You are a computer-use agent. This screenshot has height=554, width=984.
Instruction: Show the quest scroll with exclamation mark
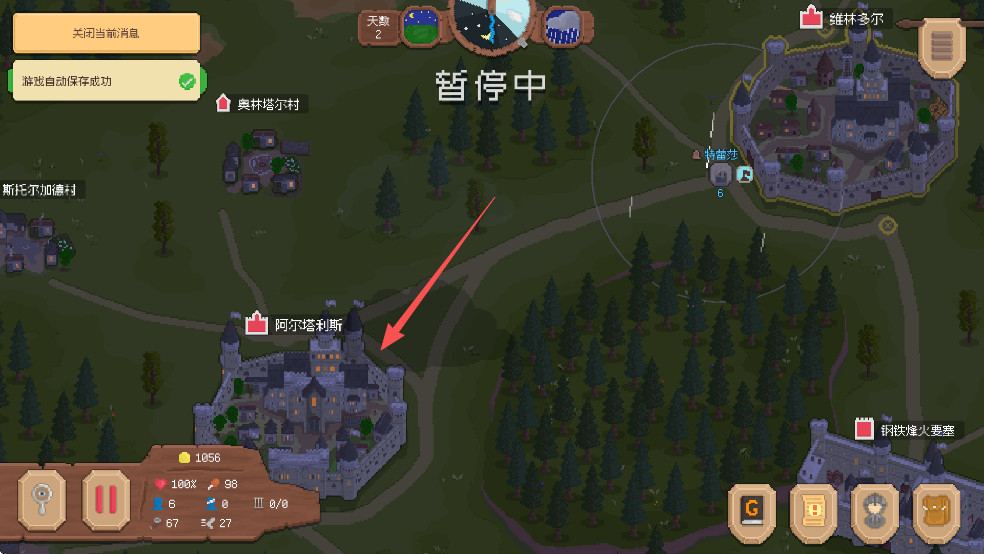coord(813,511)
